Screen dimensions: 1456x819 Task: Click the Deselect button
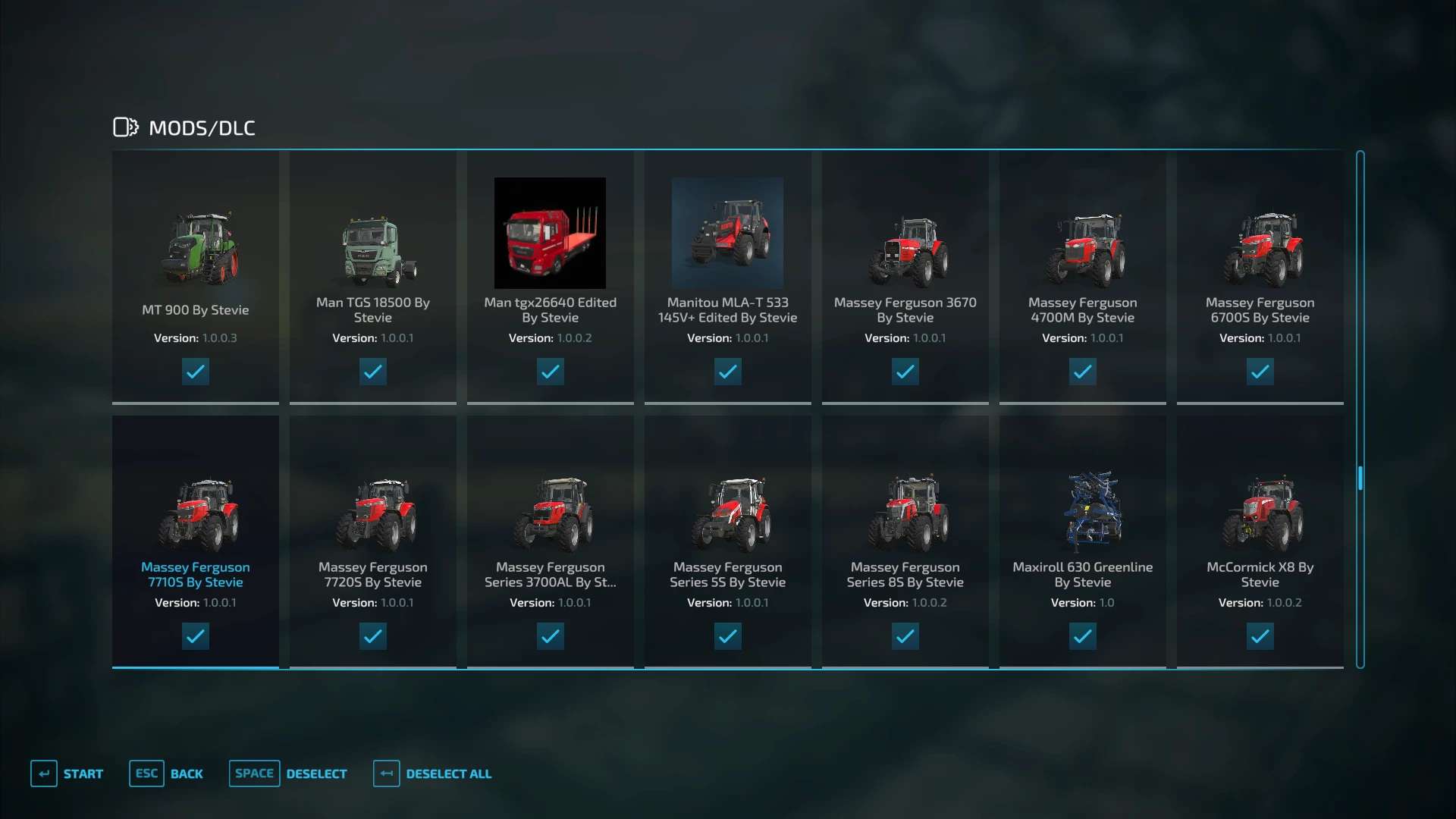point(289,773)
